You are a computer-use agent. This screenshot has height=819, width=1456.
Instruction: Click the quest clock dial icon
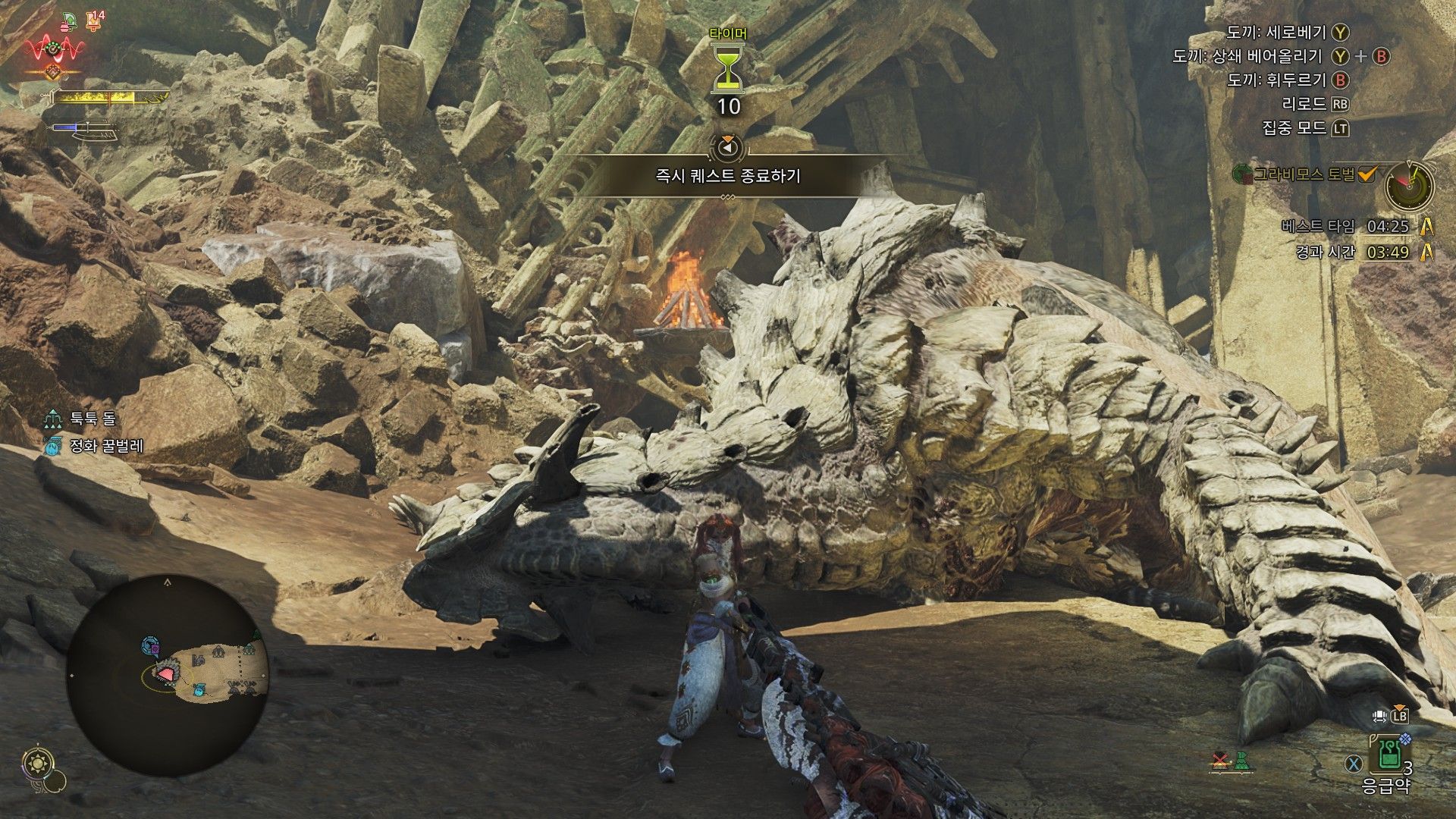(x=1409, y=185)
